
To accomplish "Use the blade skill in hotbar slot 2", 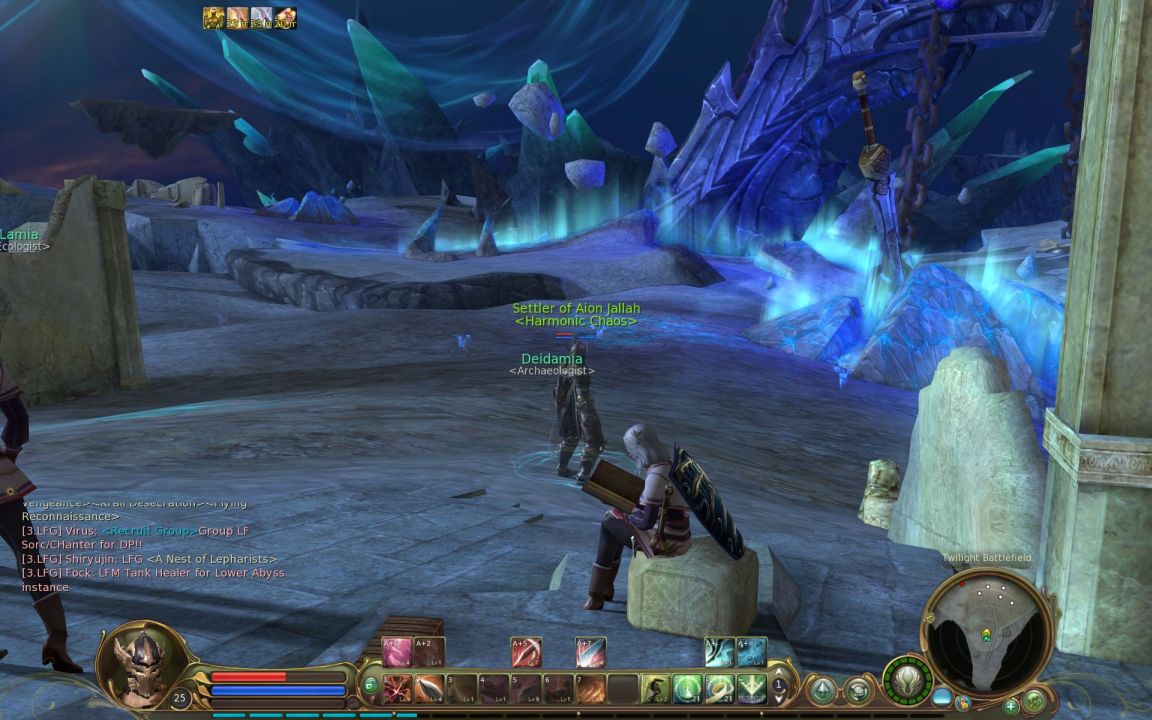I will click(x=430, y=688).
